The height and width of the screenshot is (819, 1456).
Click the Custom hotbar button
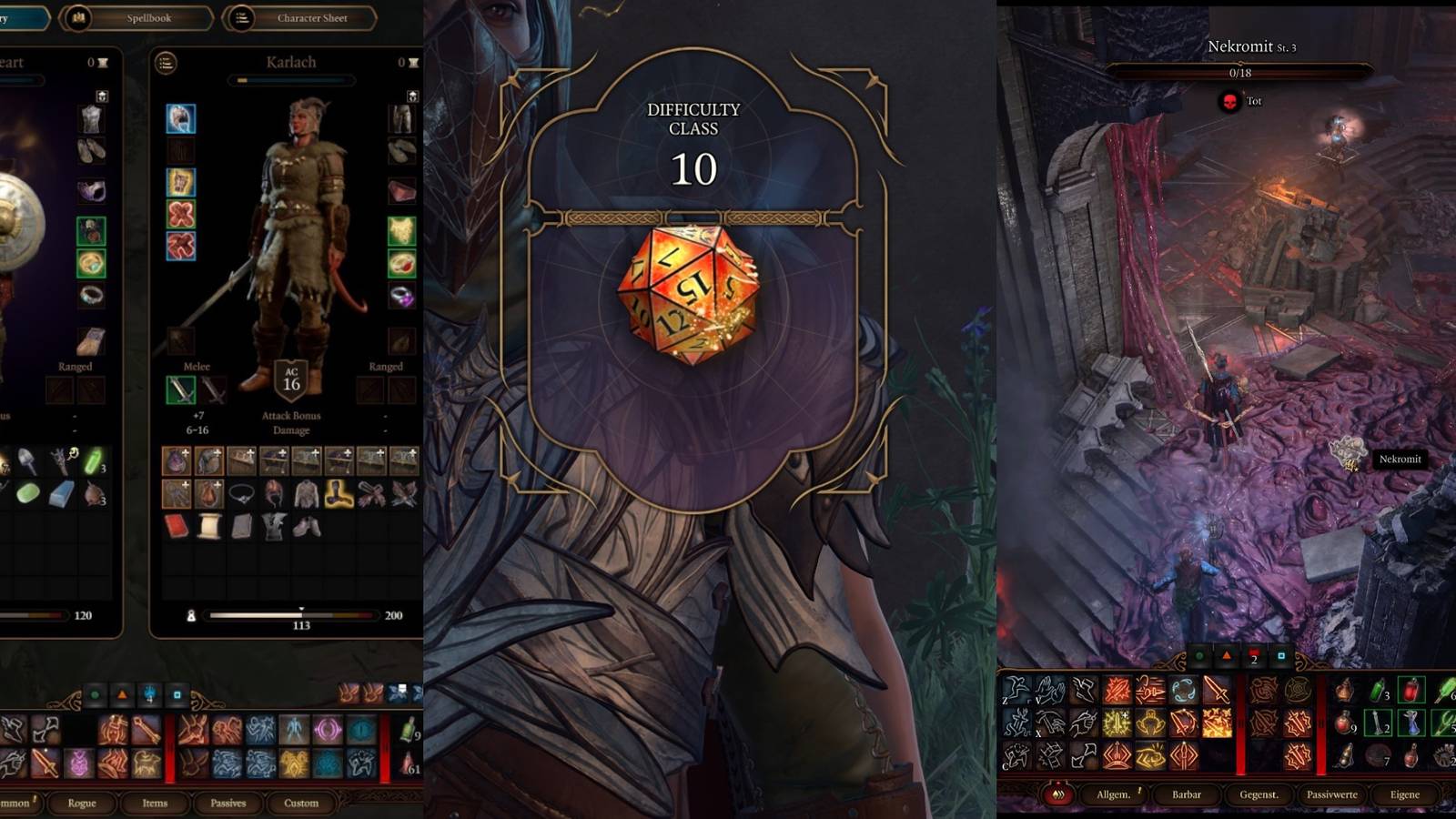pos(300,802)
